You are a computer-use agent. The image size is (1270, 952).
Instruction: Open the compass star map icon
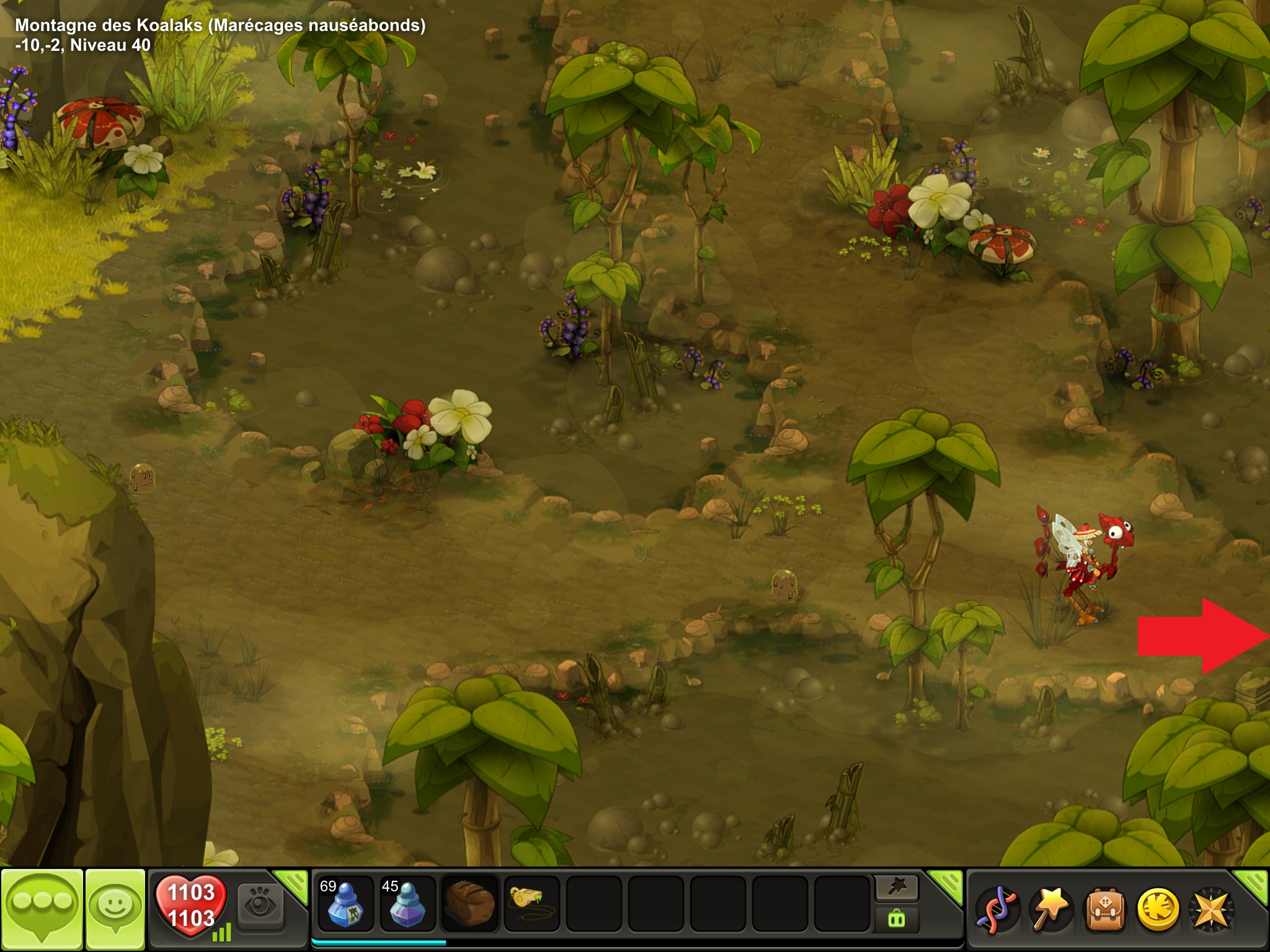(x=1210, y=909)
